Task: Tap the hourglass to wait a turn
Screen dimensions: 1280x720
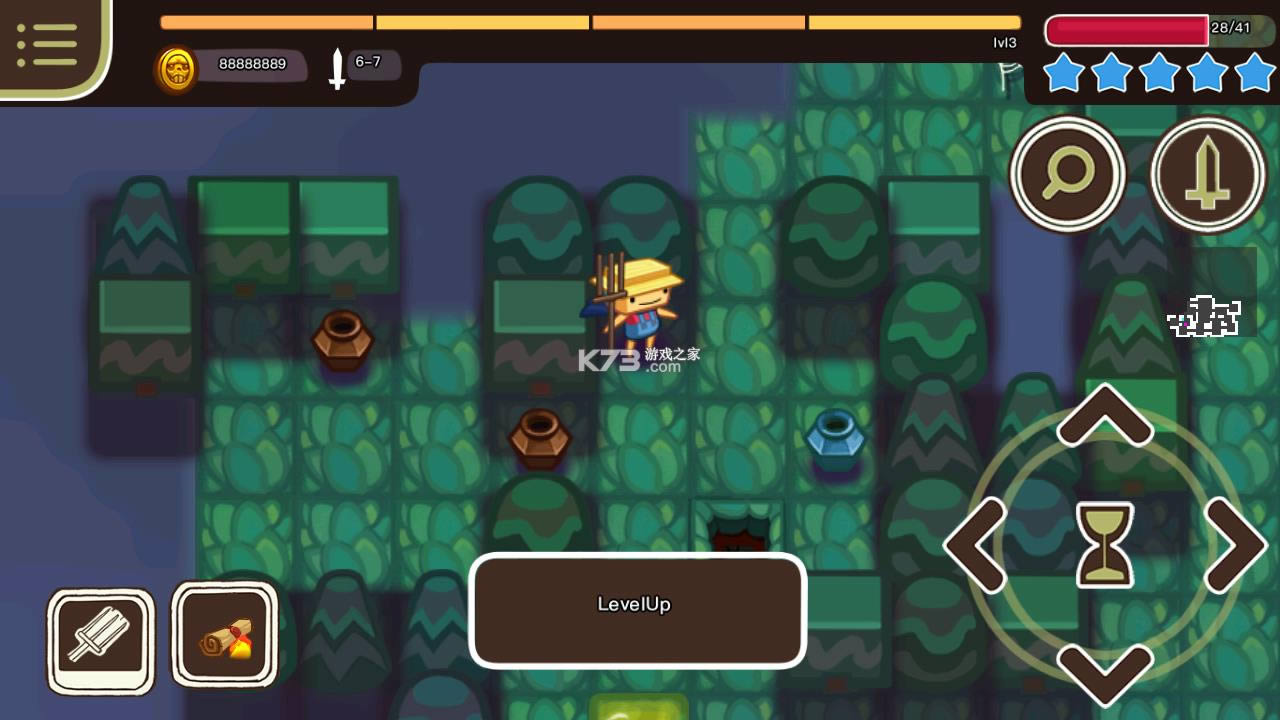Action: [1103, 545]
